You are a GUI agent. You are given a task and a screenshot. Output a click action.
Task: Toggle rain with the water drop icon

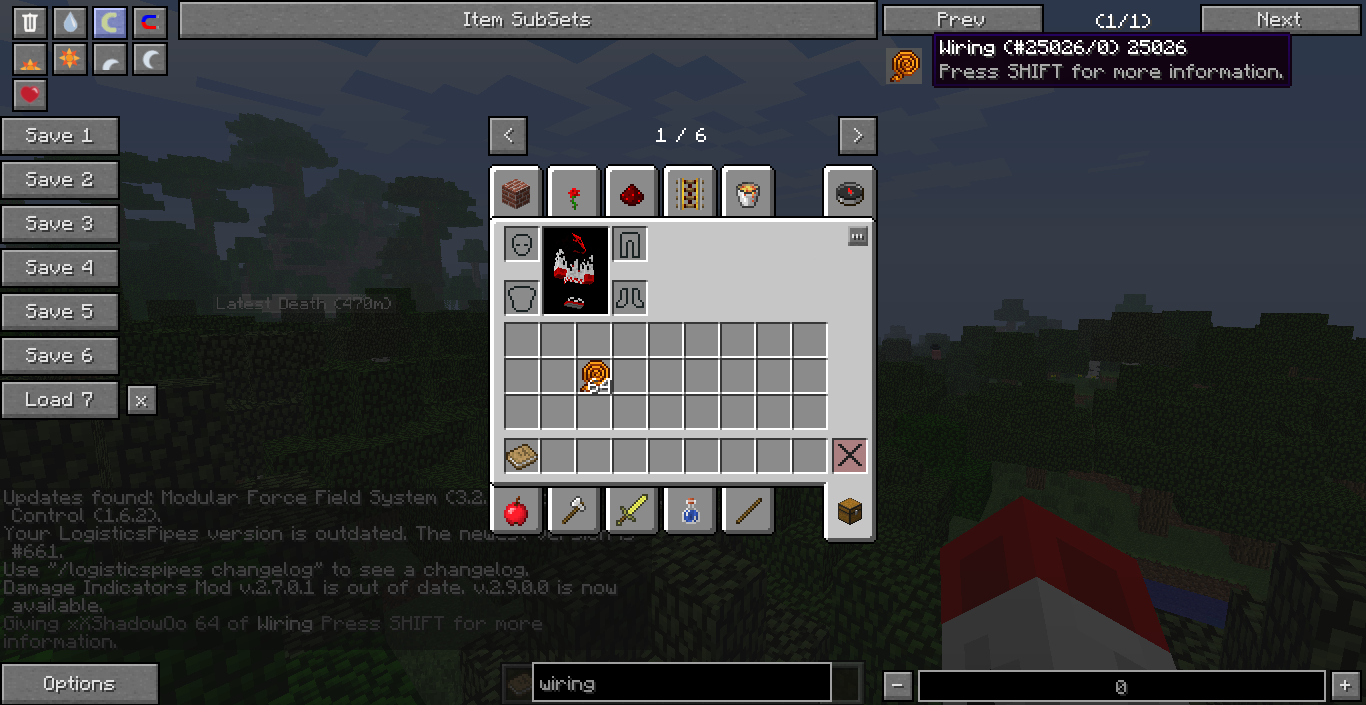pos(69,23)
